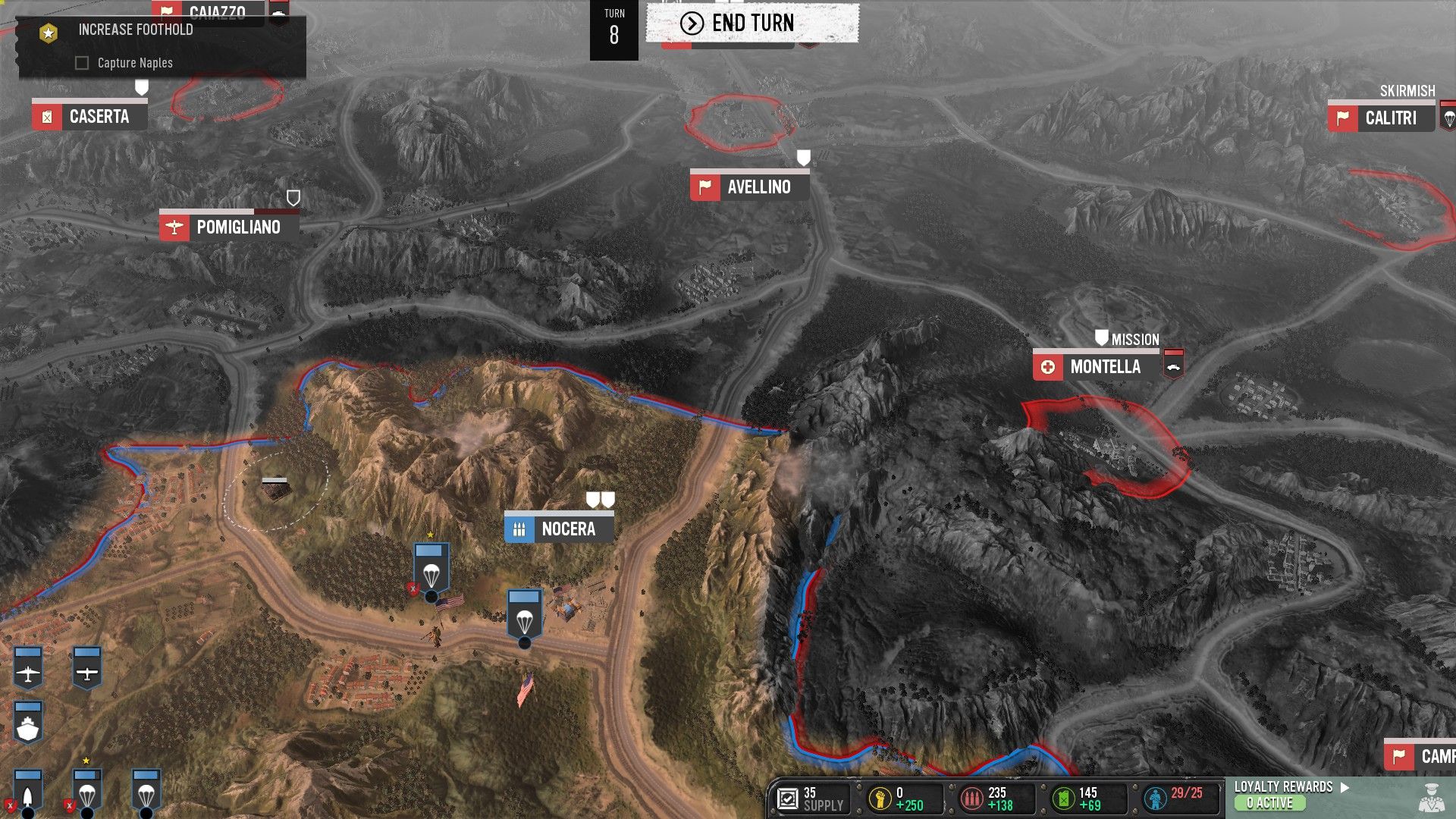Select the Caserta location marker
Screen dimensions: 1456x819
pyautogui.click(x=89, y=117)
